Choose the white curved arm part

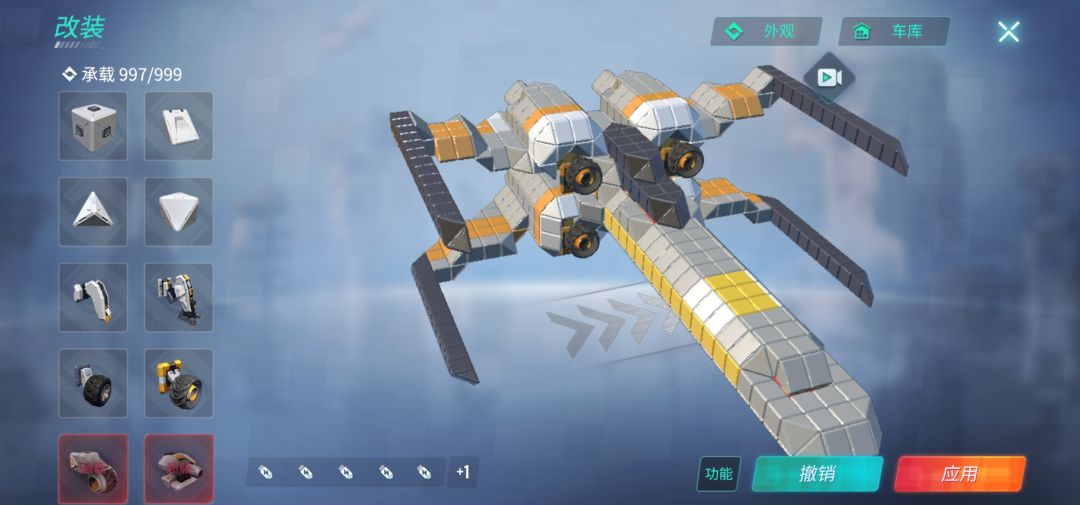pos(93,297)
